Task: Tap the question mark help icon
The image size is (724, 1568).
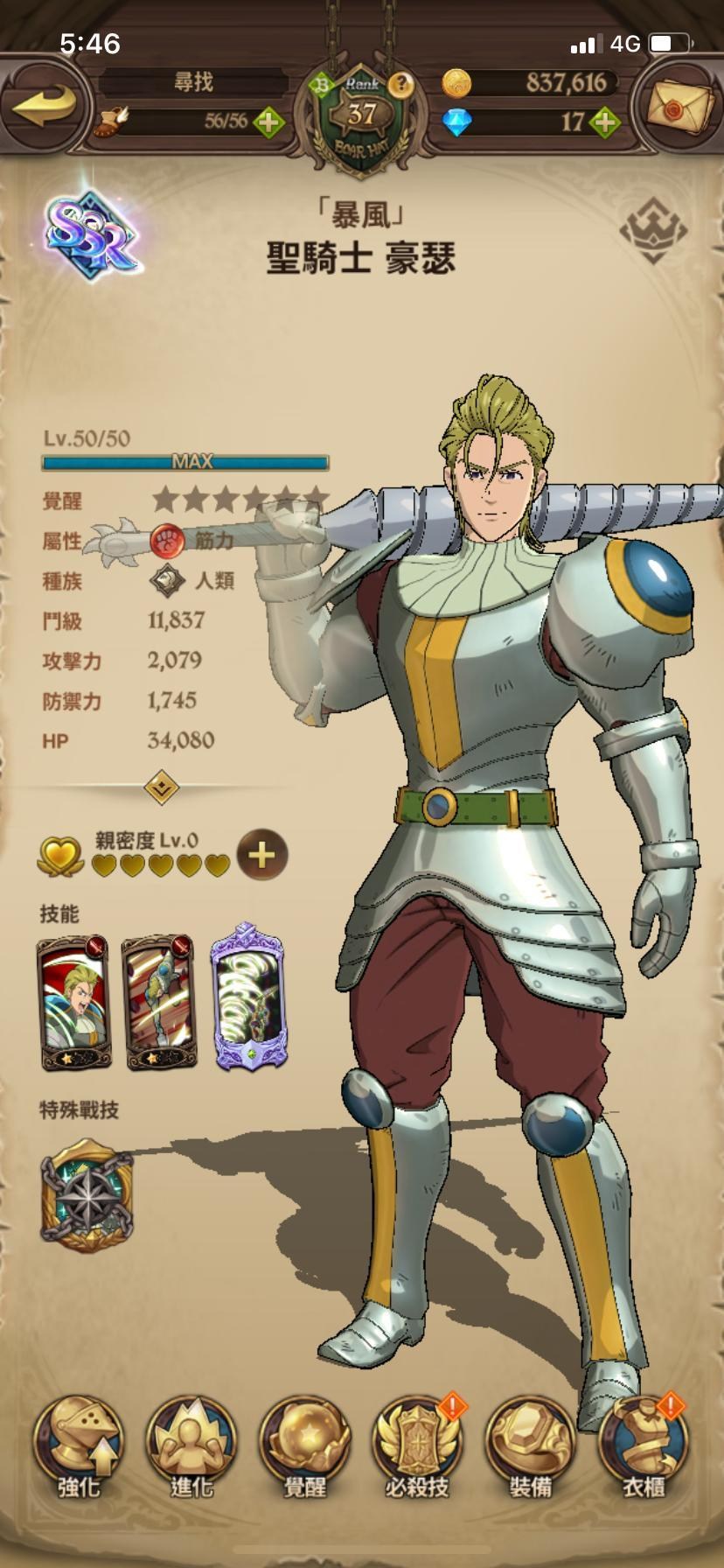Action: coord(401,84)
